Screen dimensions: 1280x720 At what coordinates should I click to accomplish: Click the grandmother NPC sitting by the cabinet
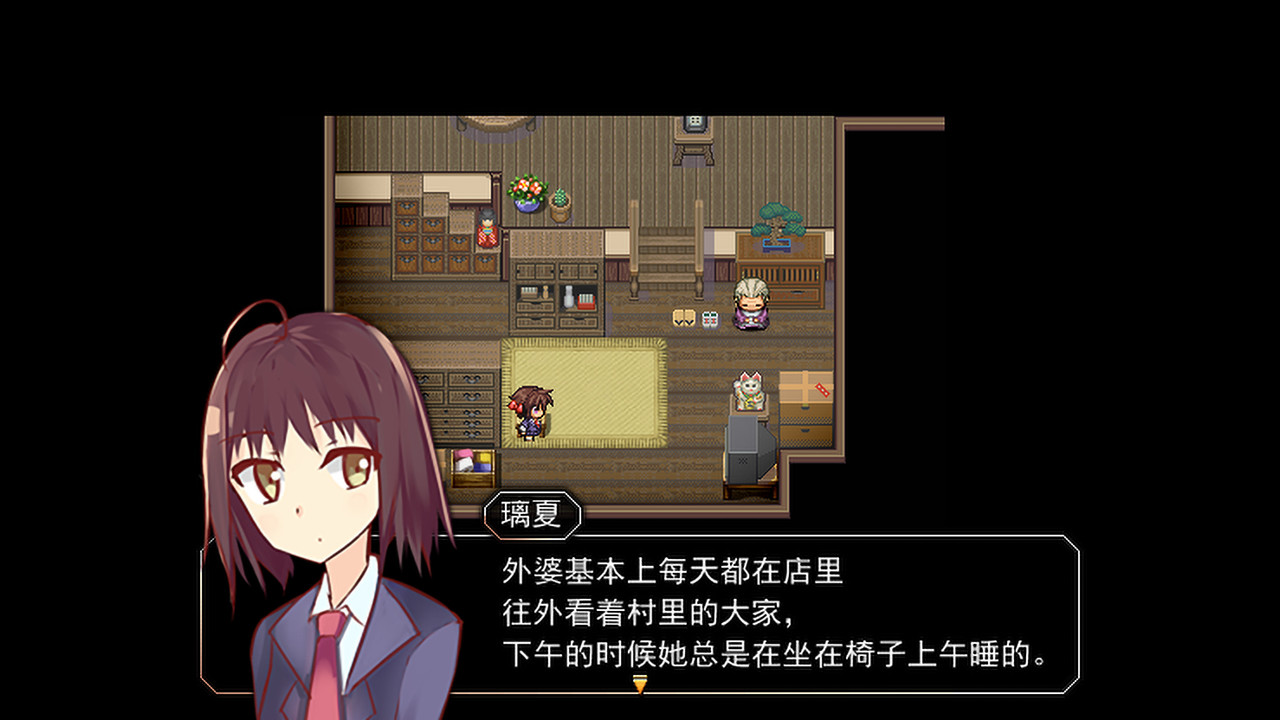pos(751,305)
